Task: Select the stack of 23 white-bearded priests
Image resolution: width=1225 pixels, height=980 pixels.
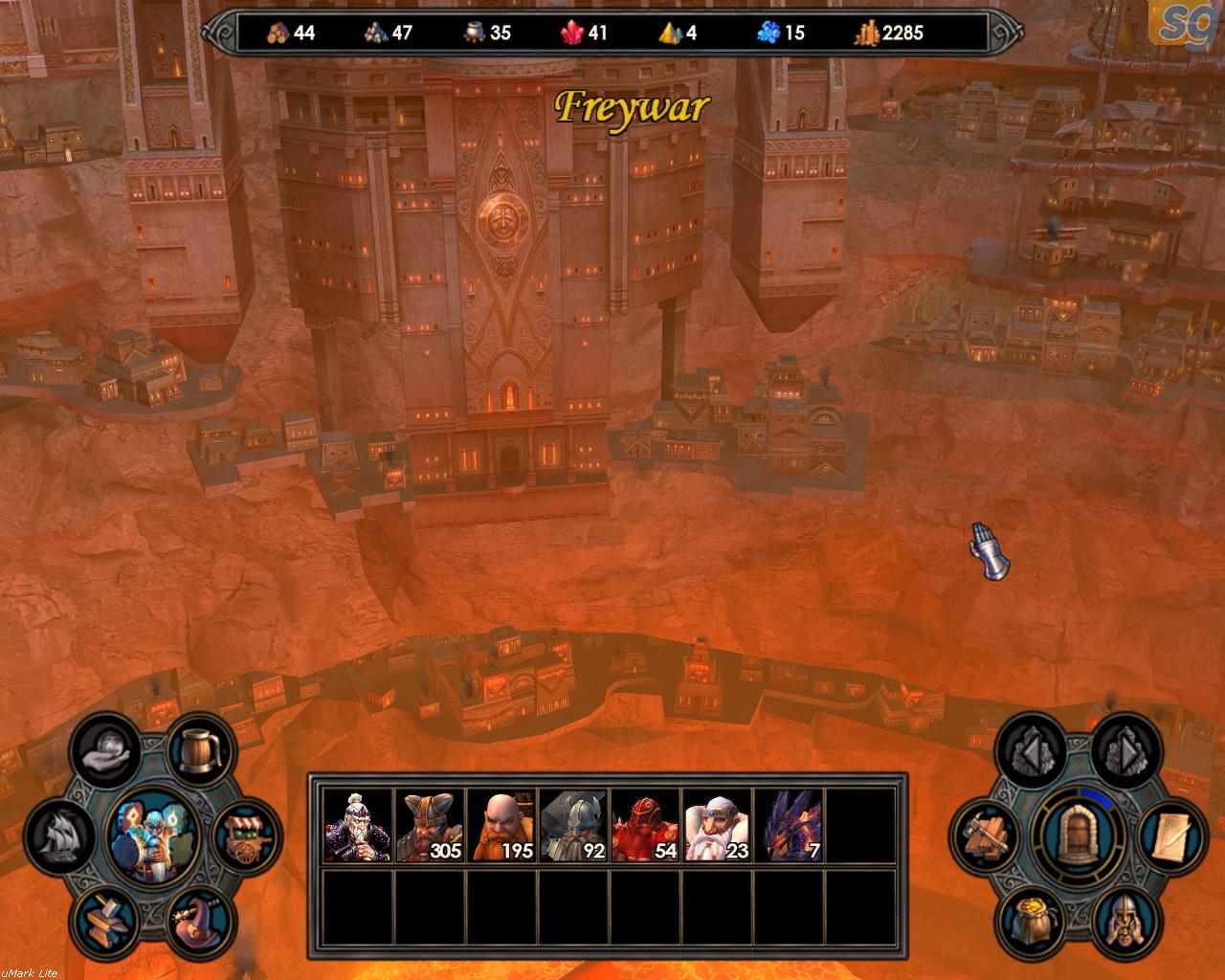Action: 718,825
